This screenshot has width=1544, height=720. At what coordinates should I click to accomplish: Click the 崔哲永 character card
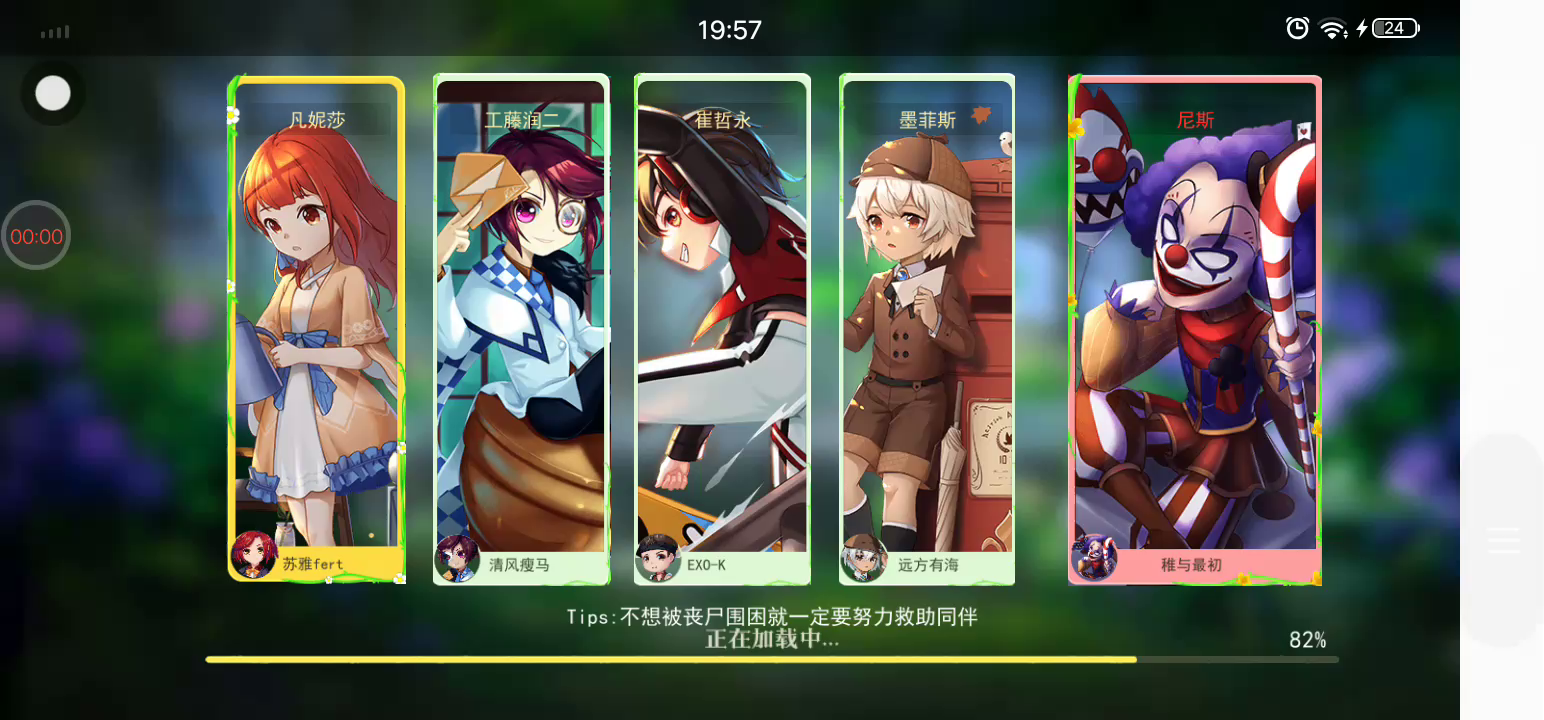tap(722, 320)
